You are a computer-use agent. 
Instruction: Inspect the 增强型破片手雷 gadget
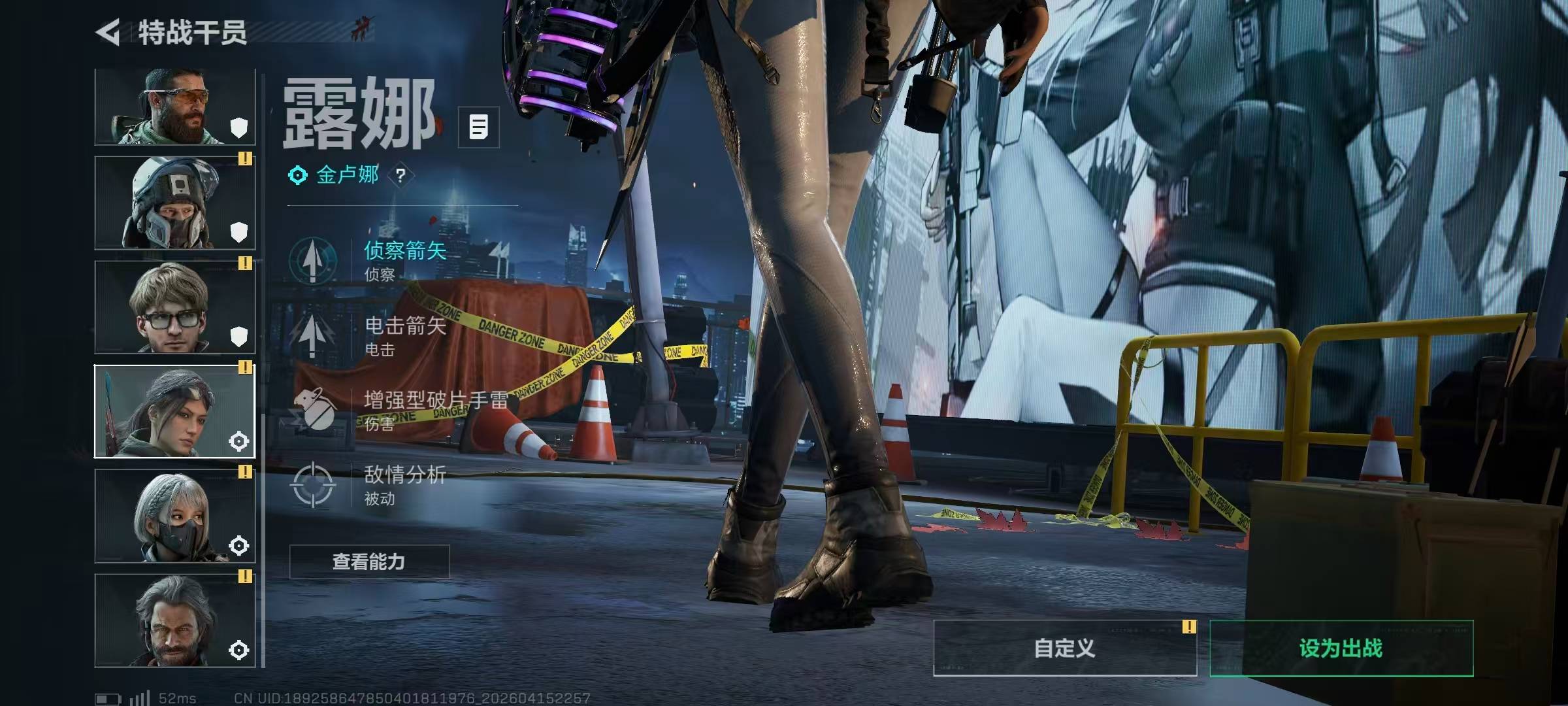pos(399,410)
